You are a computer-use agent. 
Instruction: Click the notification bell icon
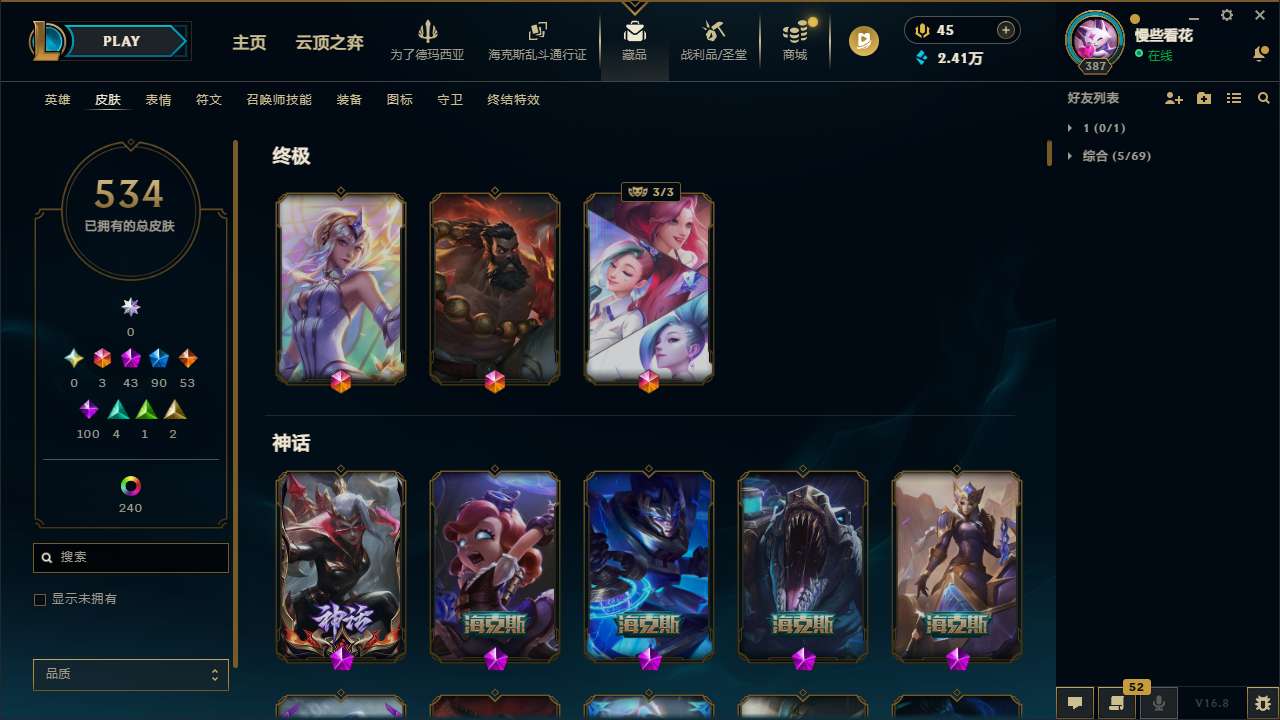pos(1261,52)
